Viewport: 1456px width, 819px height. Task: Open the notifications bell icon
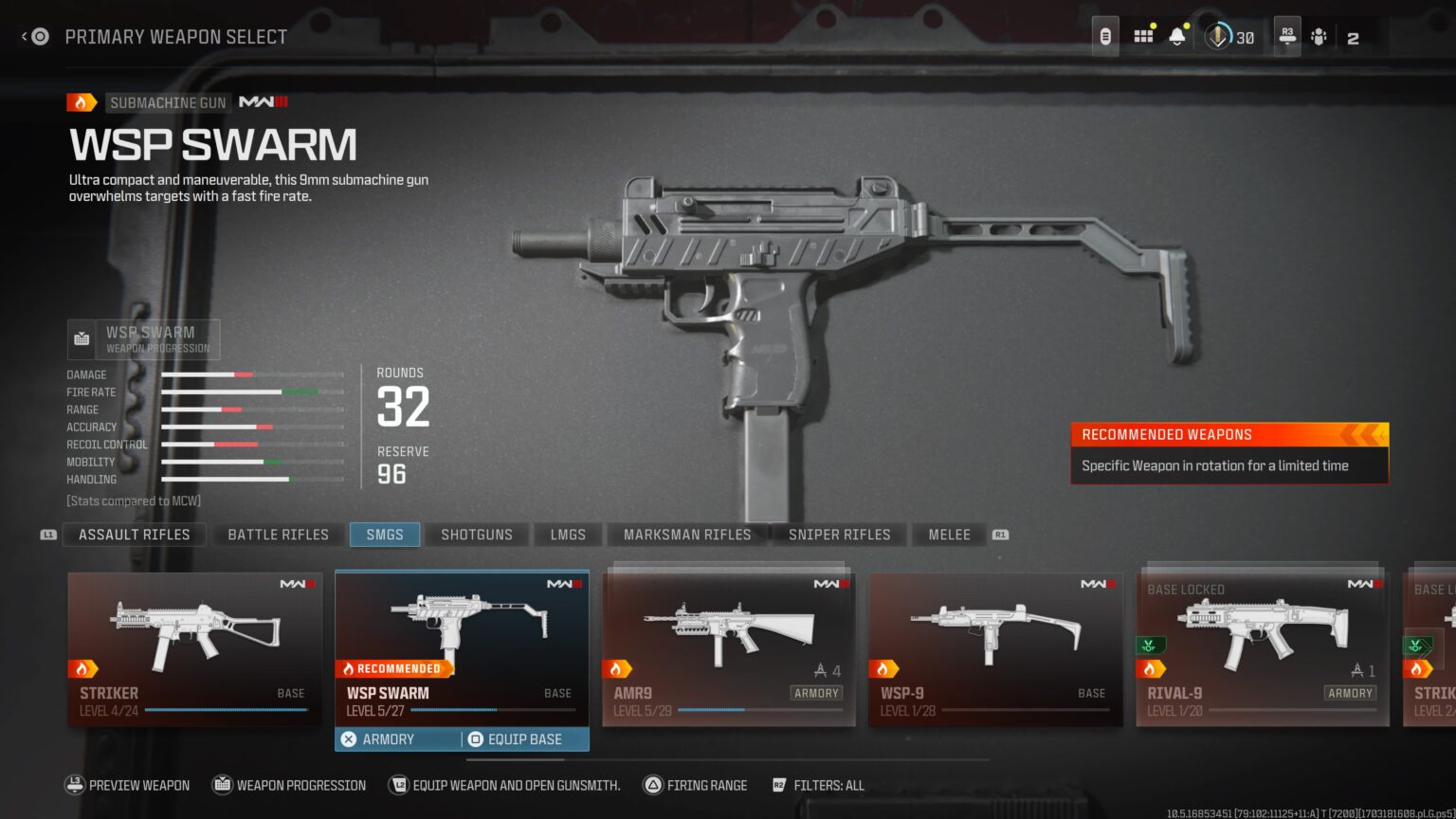[1176, 34]
